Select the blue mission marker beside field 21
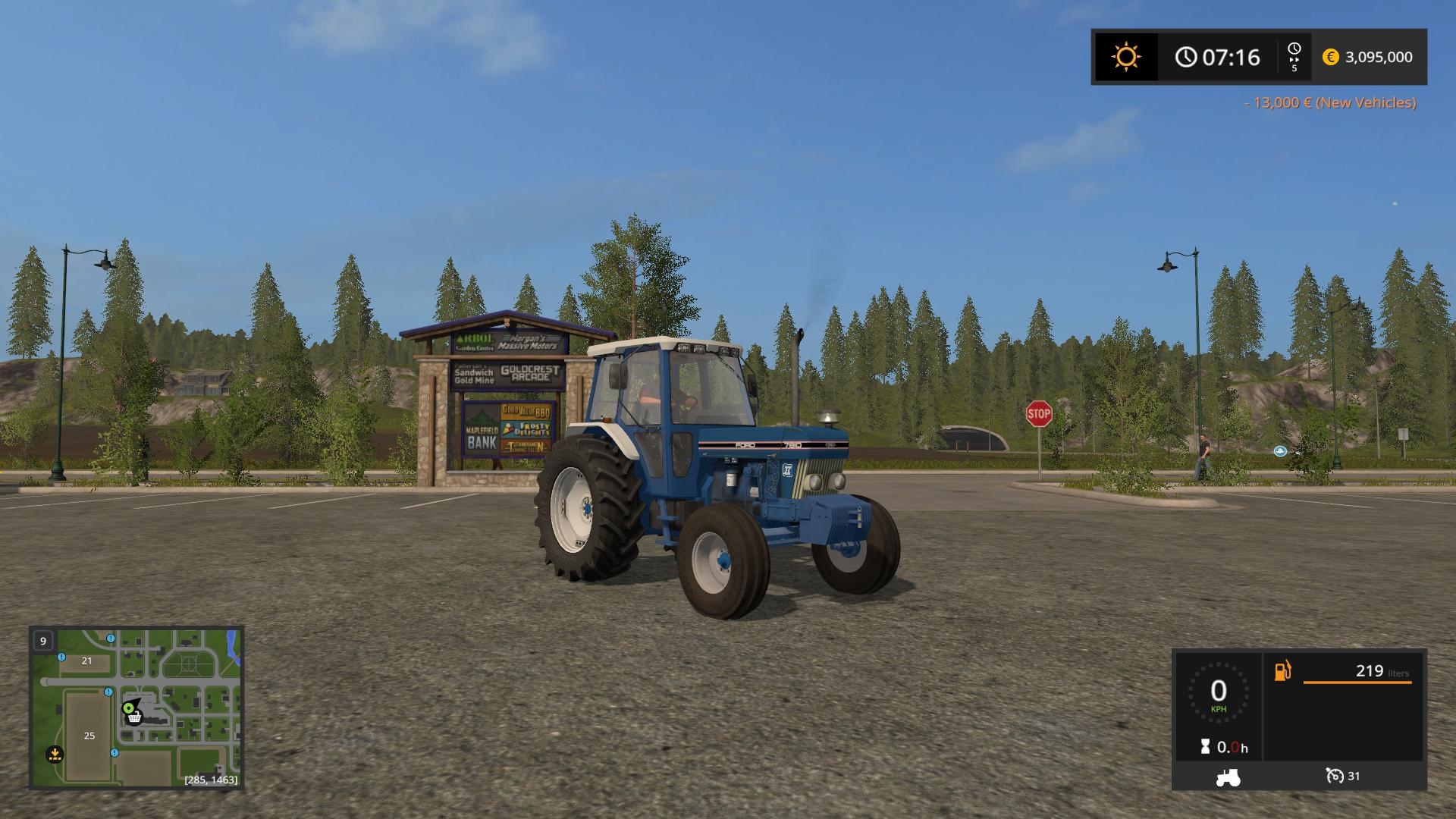 [x=61, y=657]
